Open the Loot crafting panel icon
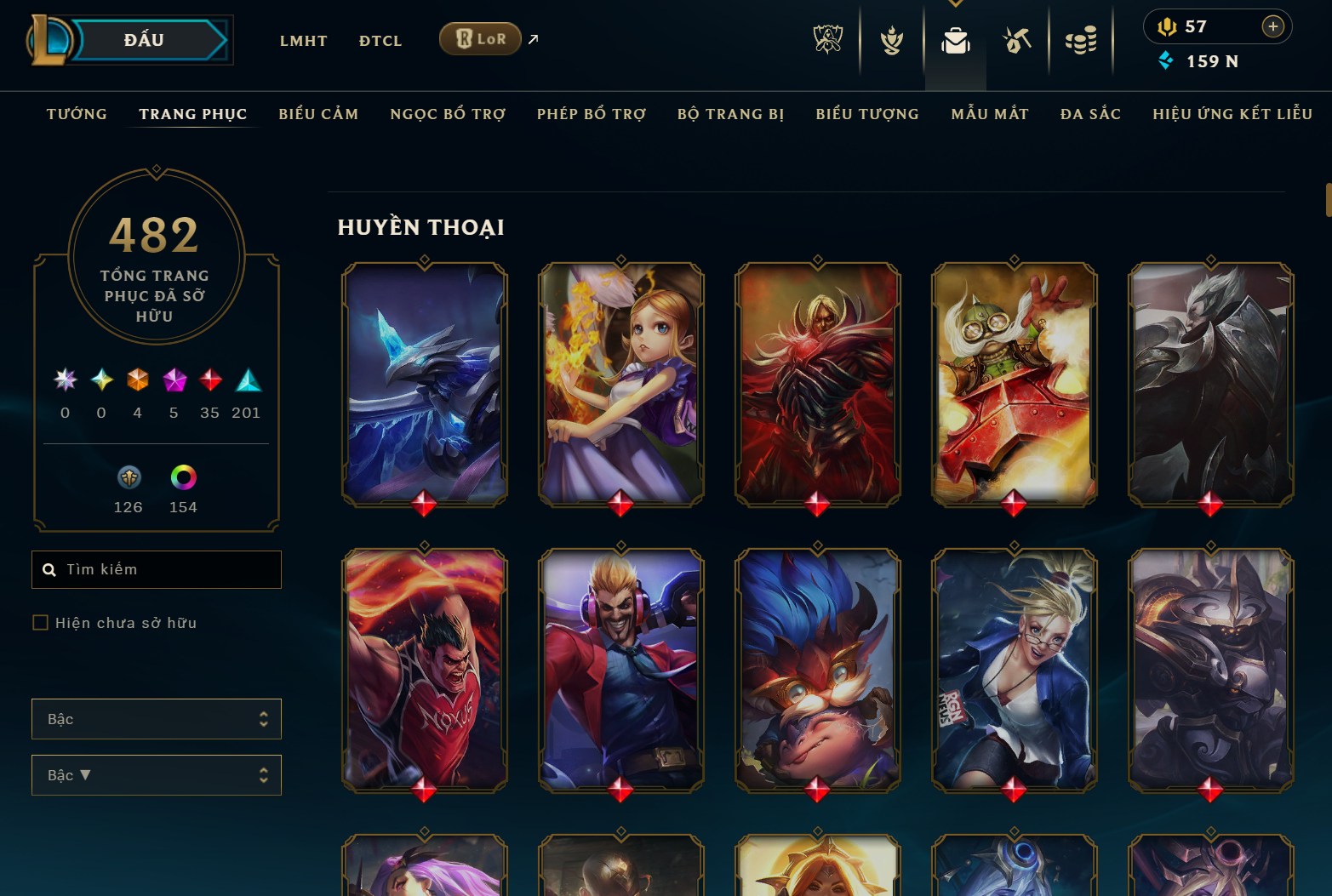This screenshot has width=1332, height=896. pos(1018,38)
